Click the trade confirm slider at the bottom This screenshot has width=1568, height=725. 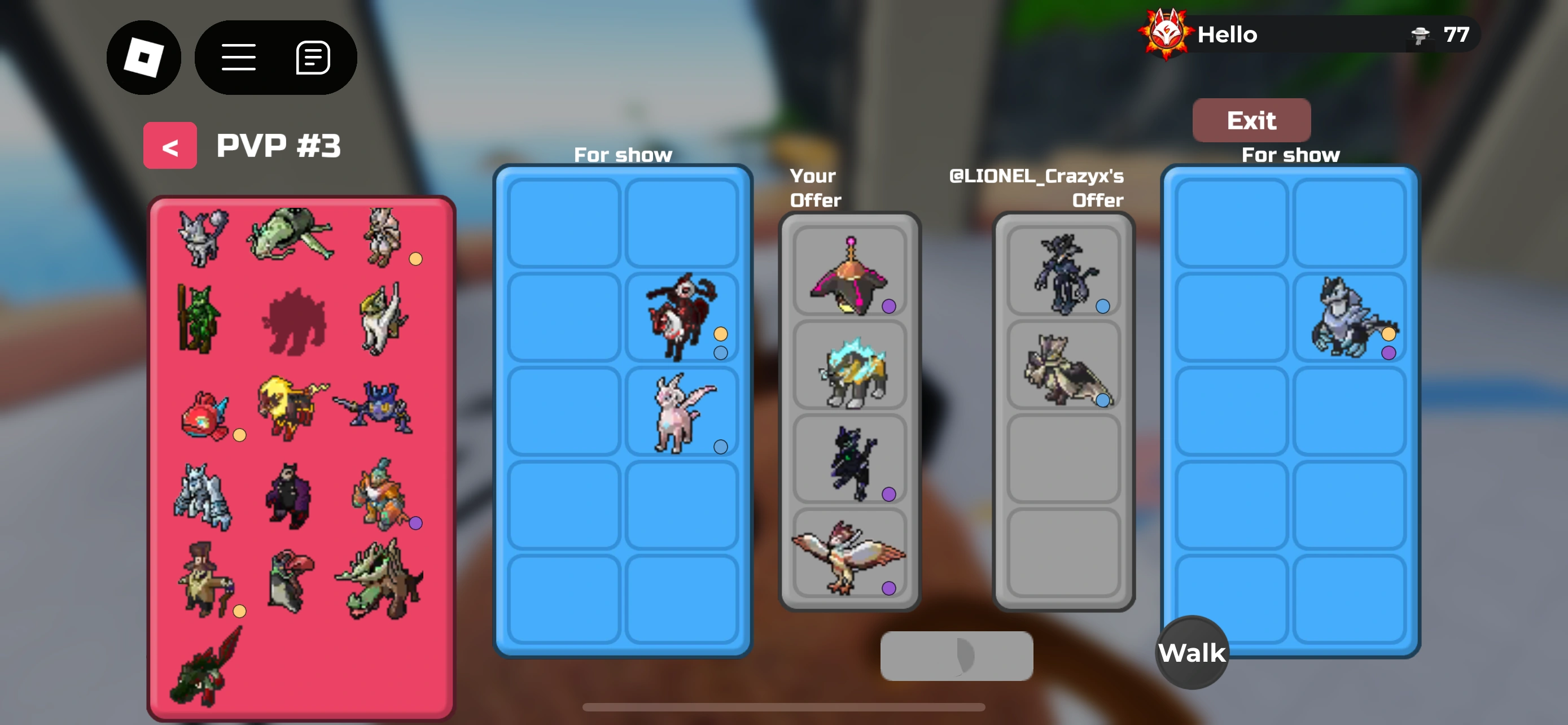(x=956, y=656)
